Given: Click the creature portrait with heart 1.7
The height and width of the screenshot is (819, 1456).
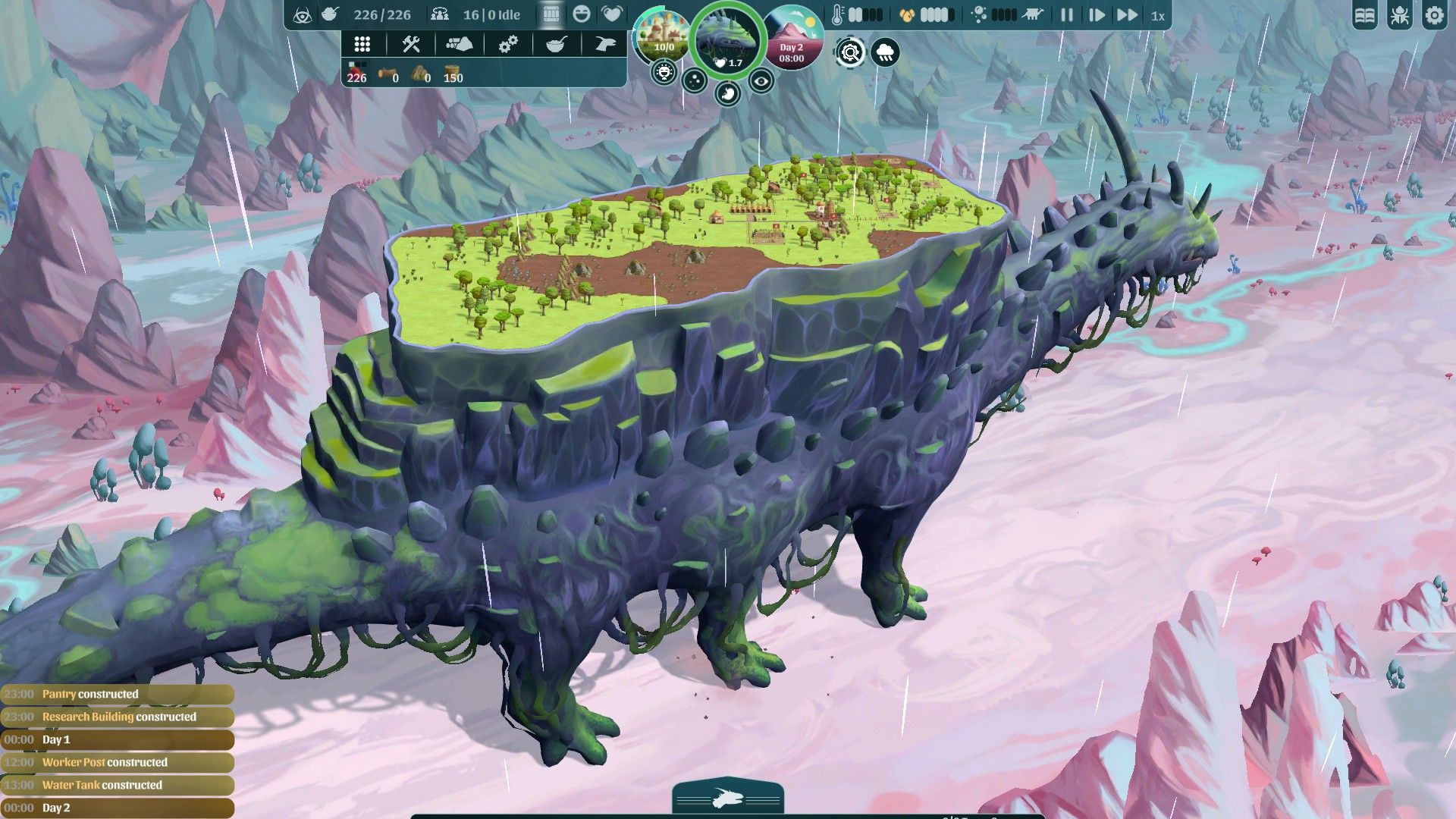Looking at the screenshot, I should click(726, 38).
